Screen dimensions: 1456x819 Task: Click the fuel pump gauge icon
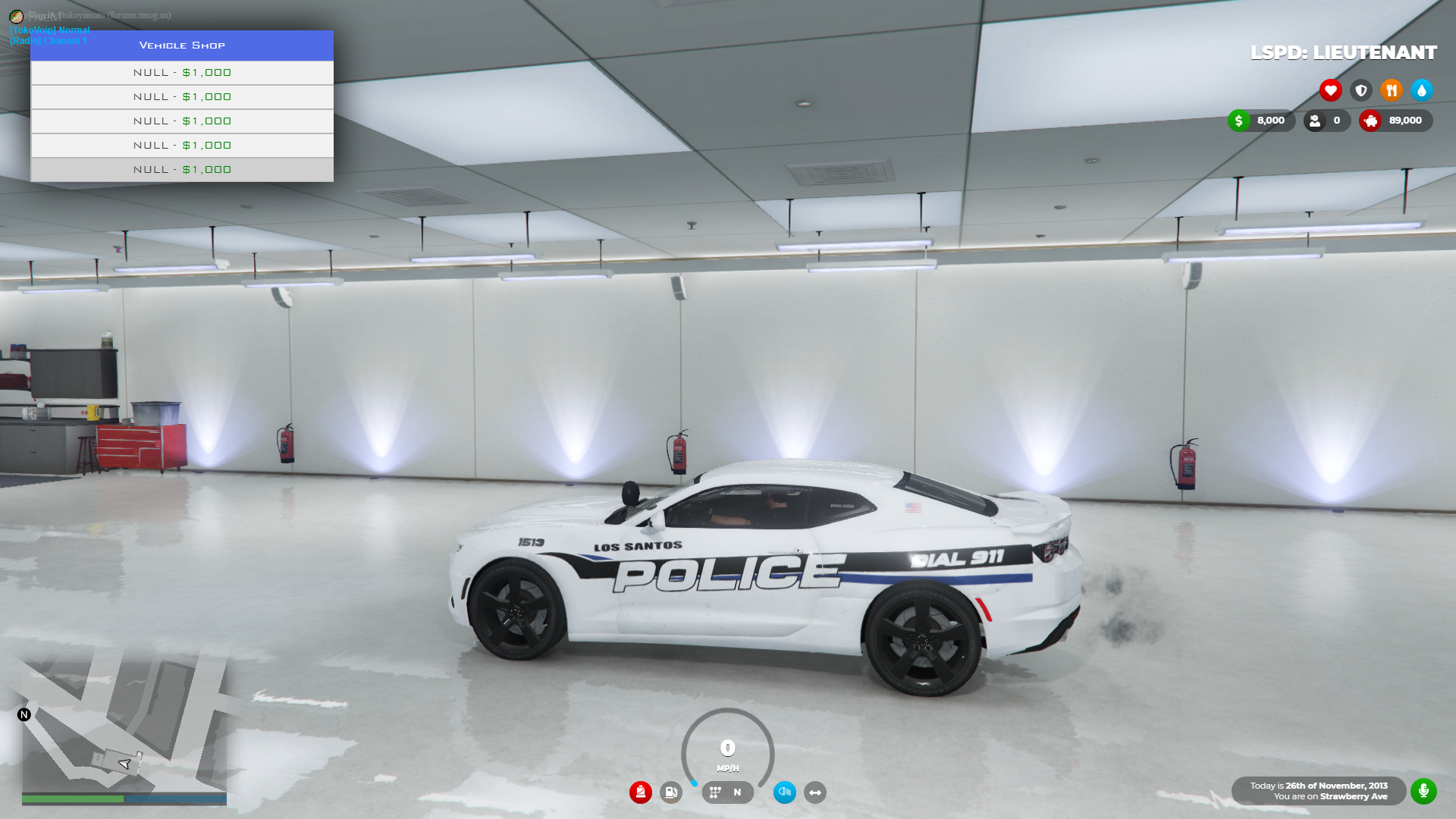point(671,792)
